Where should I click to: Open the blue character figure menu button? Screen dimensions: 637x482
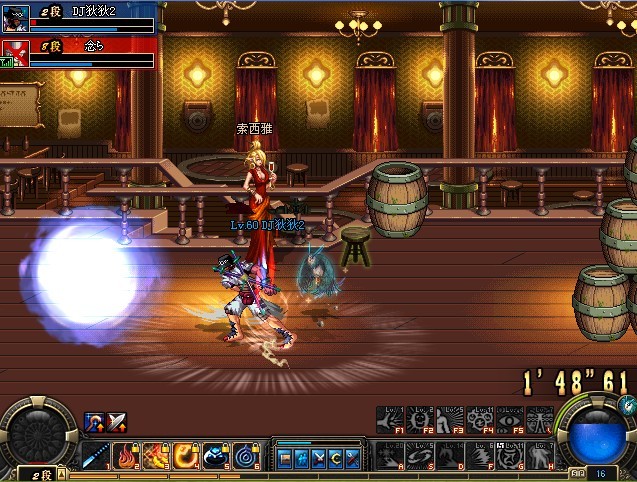point(301,458)
